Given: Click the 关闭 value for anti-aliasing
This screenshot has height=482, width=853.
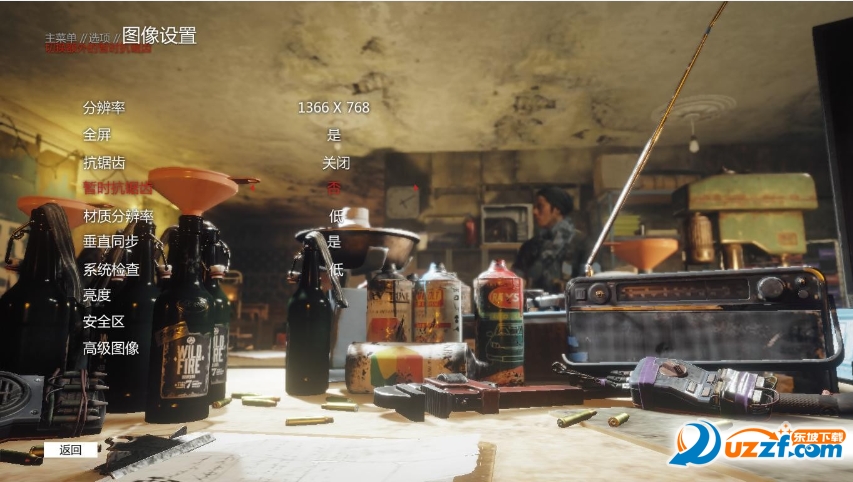Looking at the screenshot, I should [x=335, y=162].
